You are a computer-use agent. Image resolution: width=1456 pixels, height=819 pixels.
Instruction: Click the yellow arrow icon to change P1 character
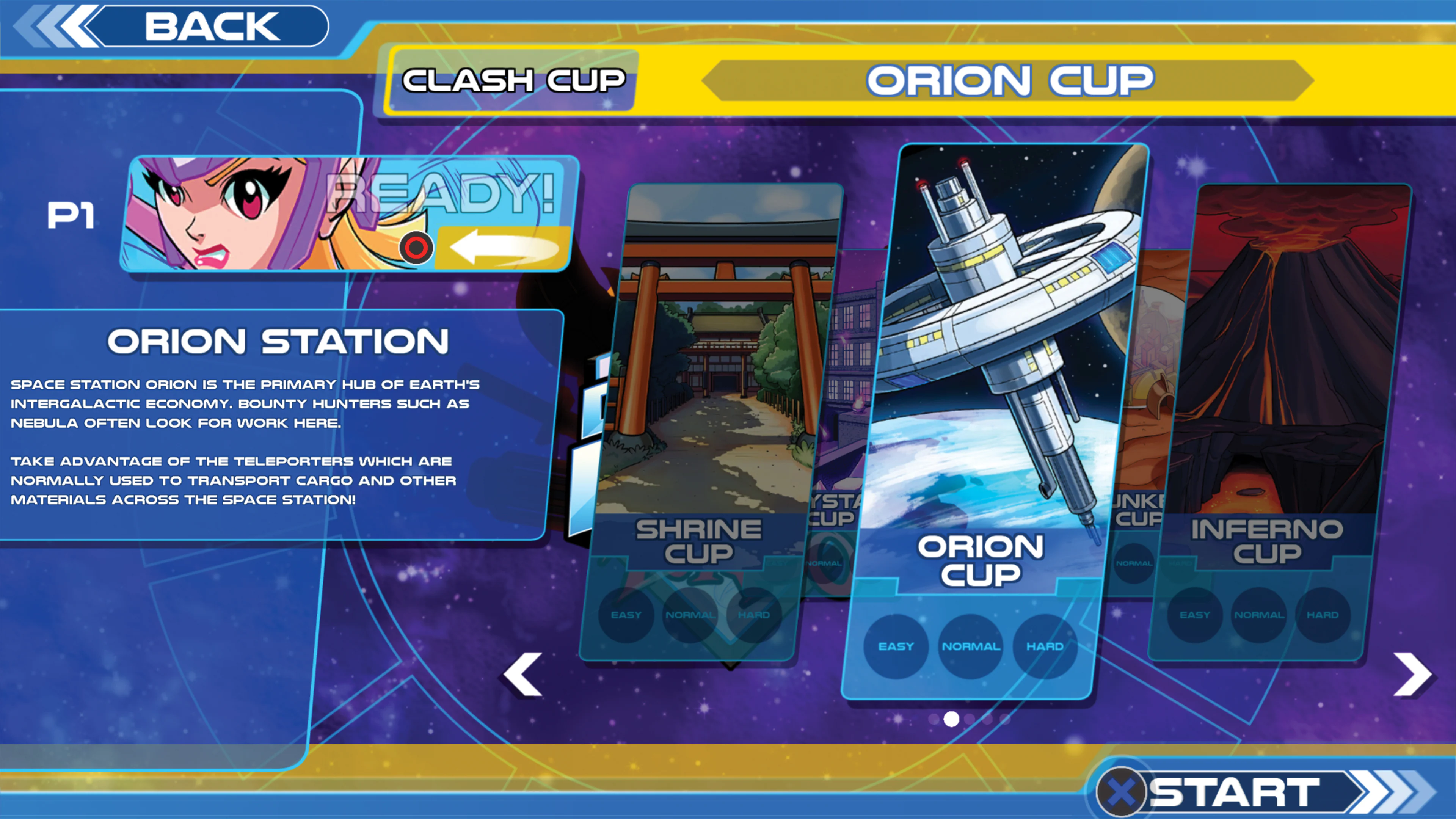pyautogui.click(x=504, y=248)
